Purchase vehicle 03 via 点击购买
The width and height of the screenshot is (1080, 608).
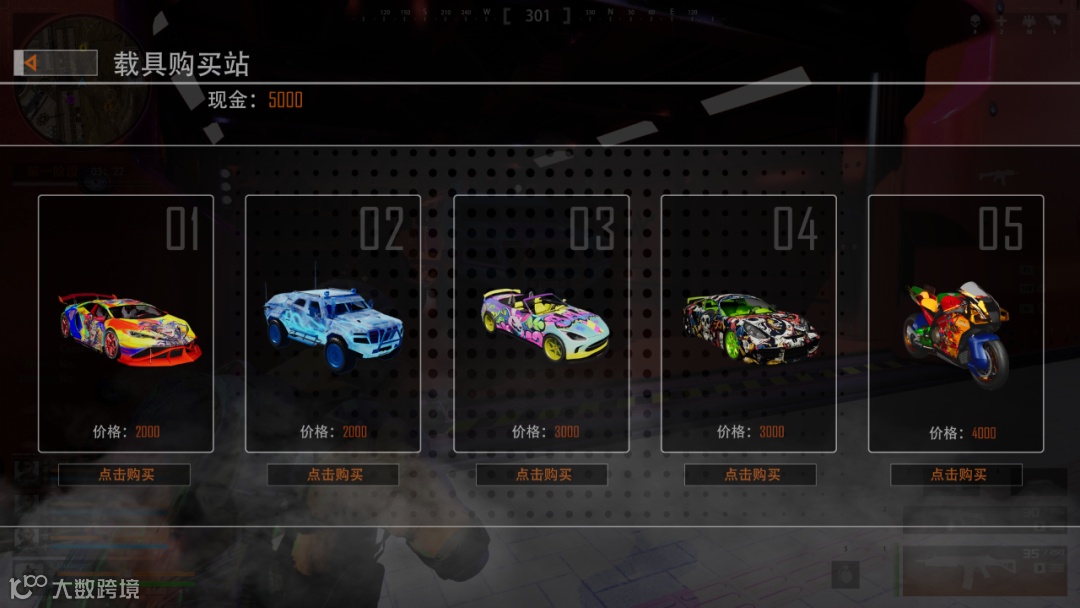tap(542, 475)
